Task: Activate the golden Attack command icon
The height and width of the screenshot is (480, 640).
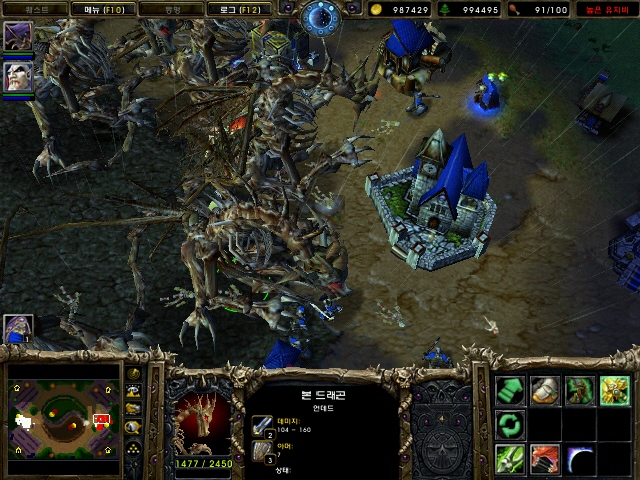Action: 613,390
